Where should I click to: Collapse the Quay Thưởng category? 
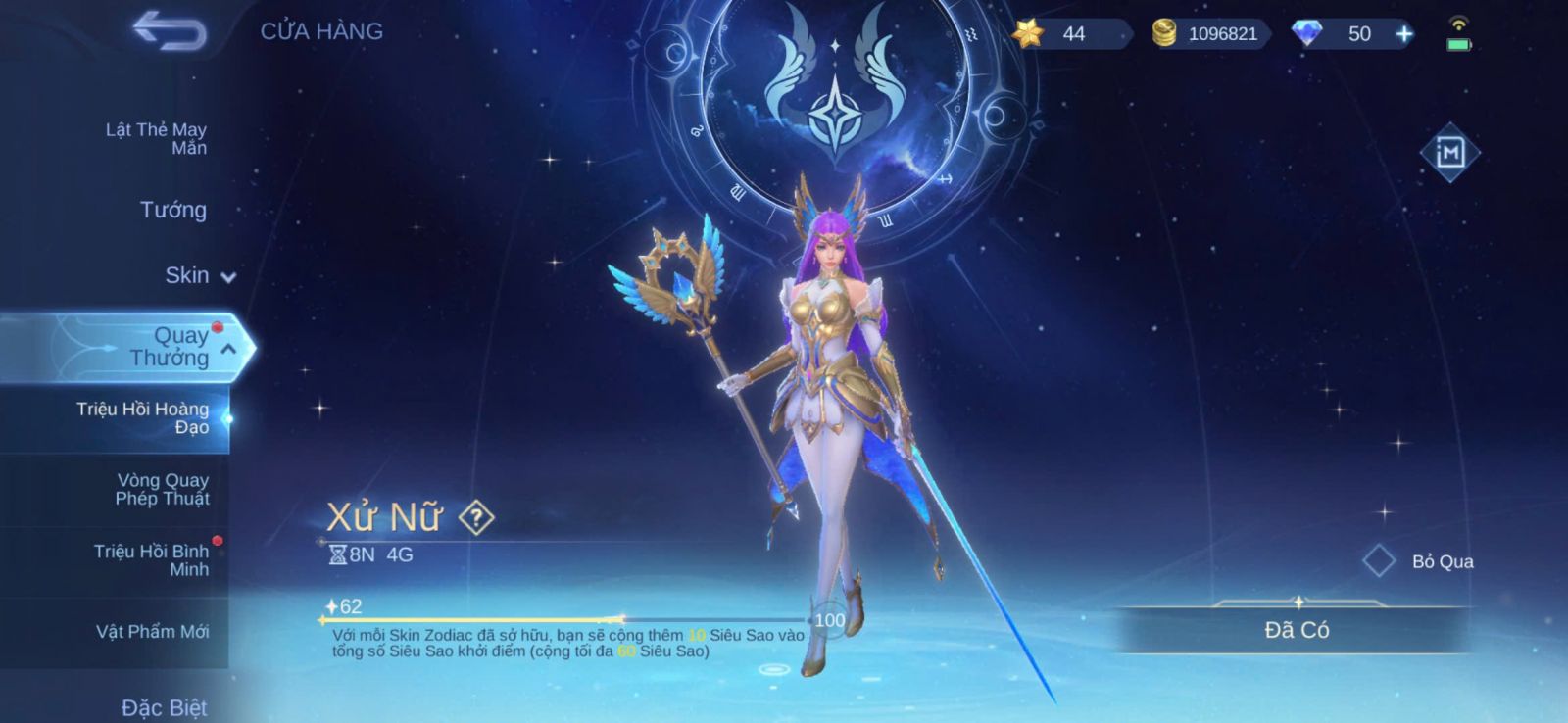(228, 349)
